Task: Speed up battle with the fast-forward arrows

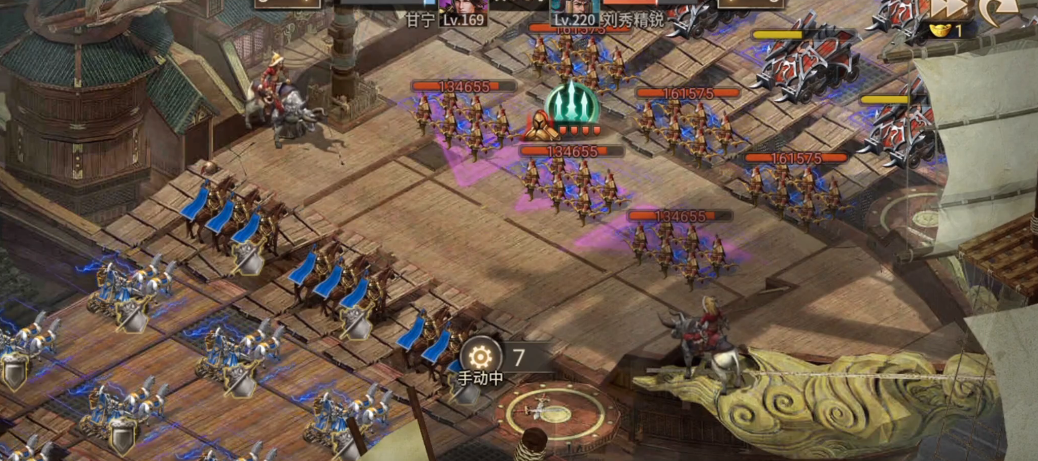Action: [948, 8]
